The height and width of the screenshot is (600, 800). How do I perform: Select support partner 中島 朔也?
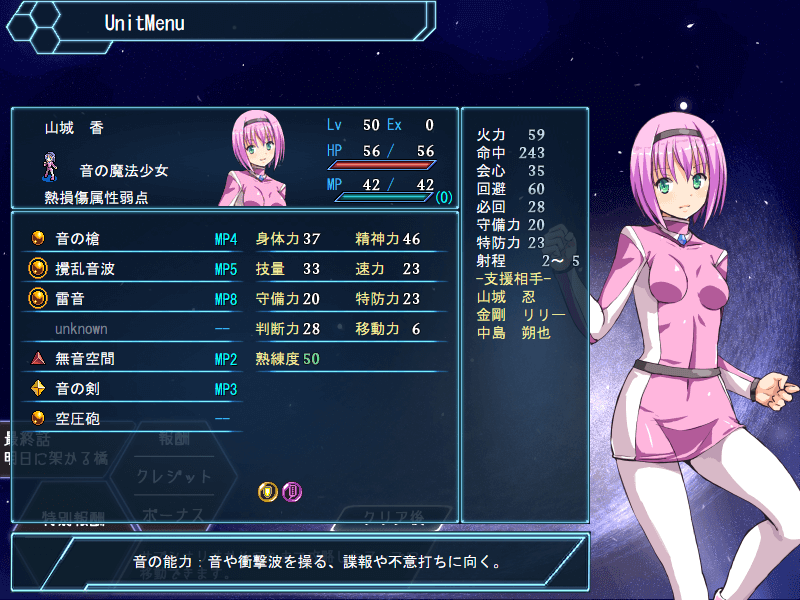(514, 332)
